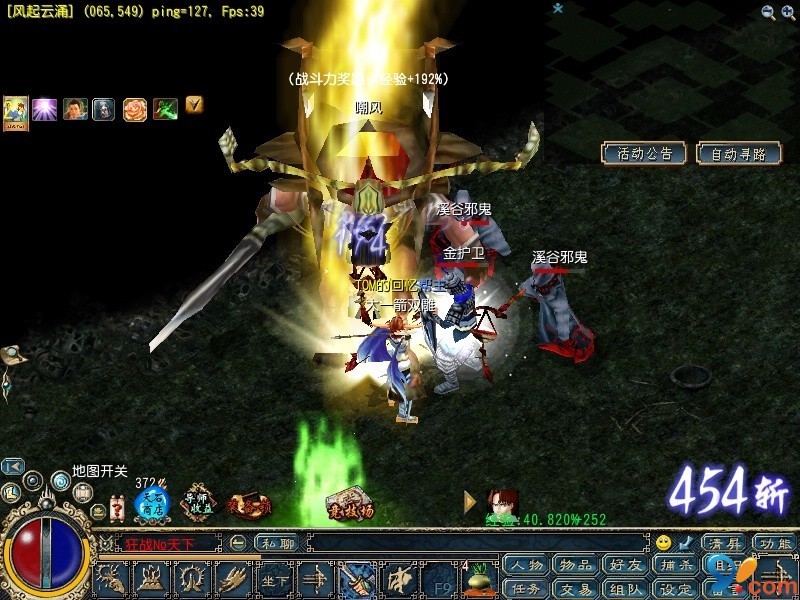Open the 好友 friends list

(626, 565)
